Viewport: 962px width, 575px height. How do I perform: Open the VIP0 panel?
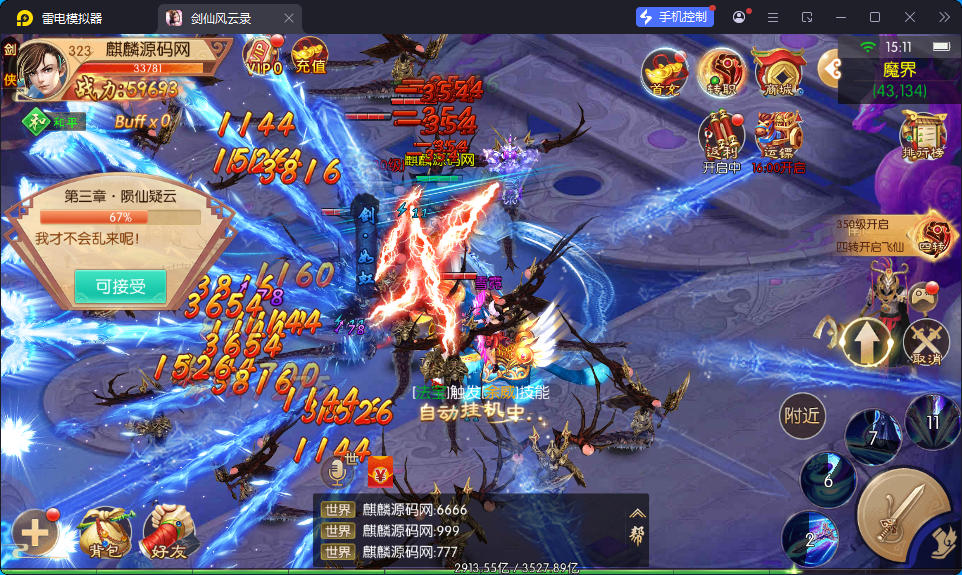point(264,55)
